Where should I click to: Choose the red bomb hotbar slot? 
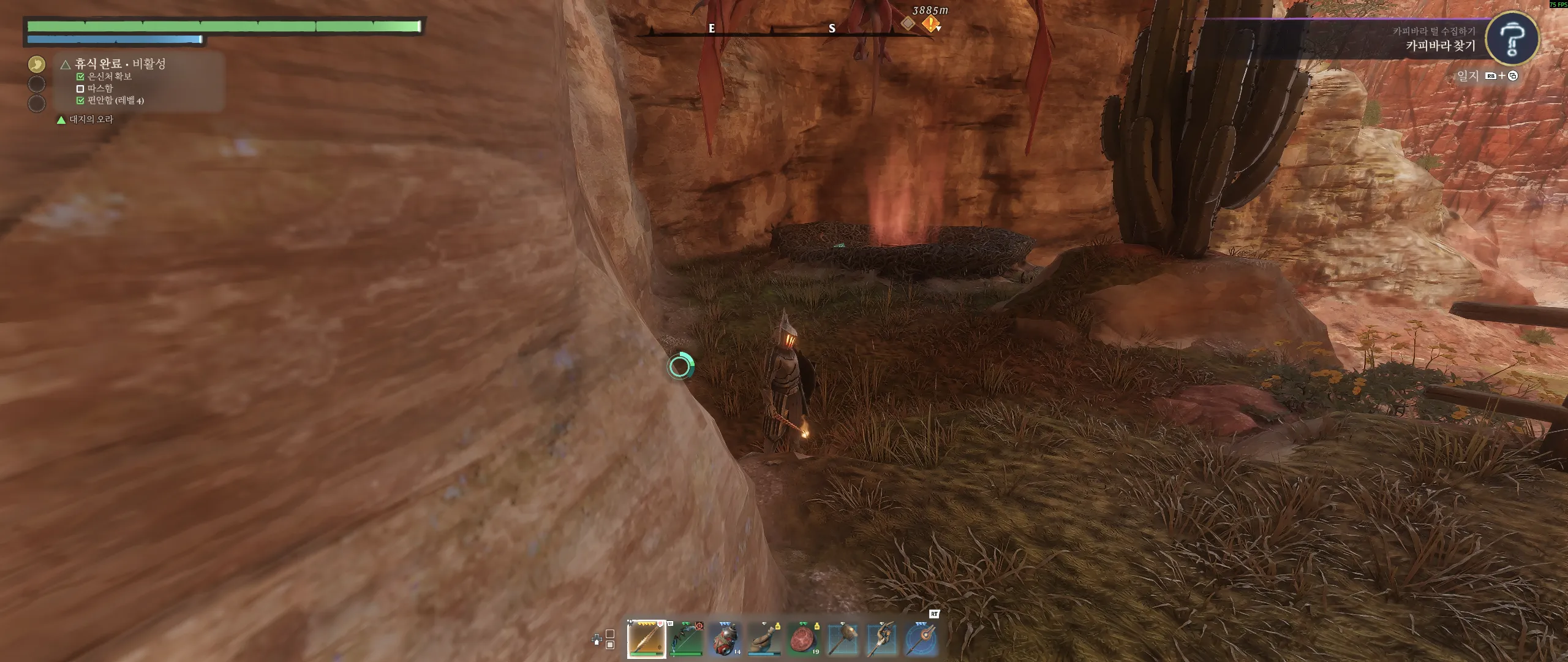click(x=725, y=639)
